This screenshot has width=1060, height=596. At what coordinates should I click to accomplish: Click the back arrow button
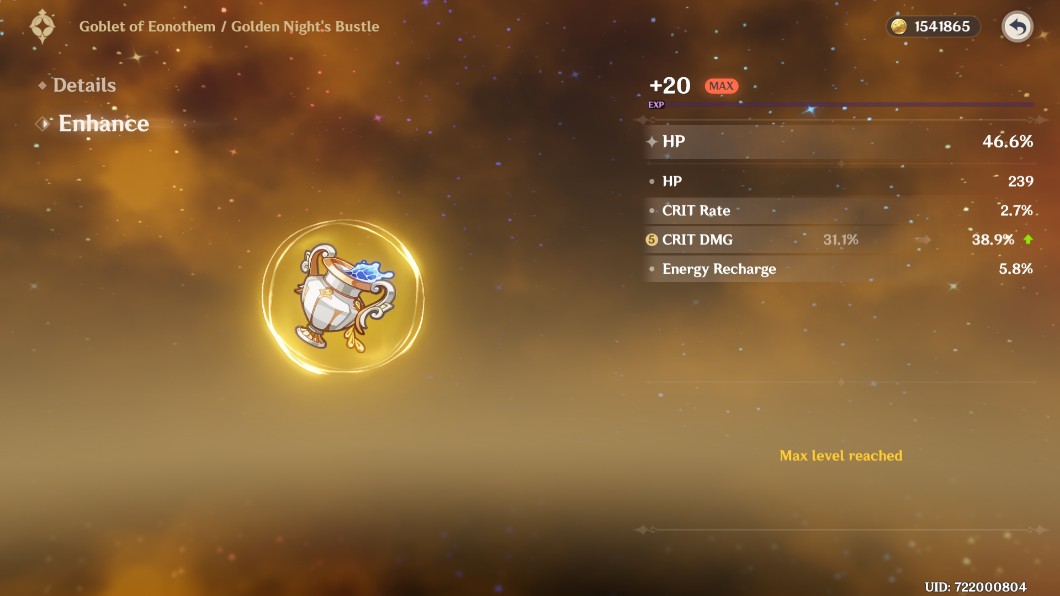tap(1017, 27)
